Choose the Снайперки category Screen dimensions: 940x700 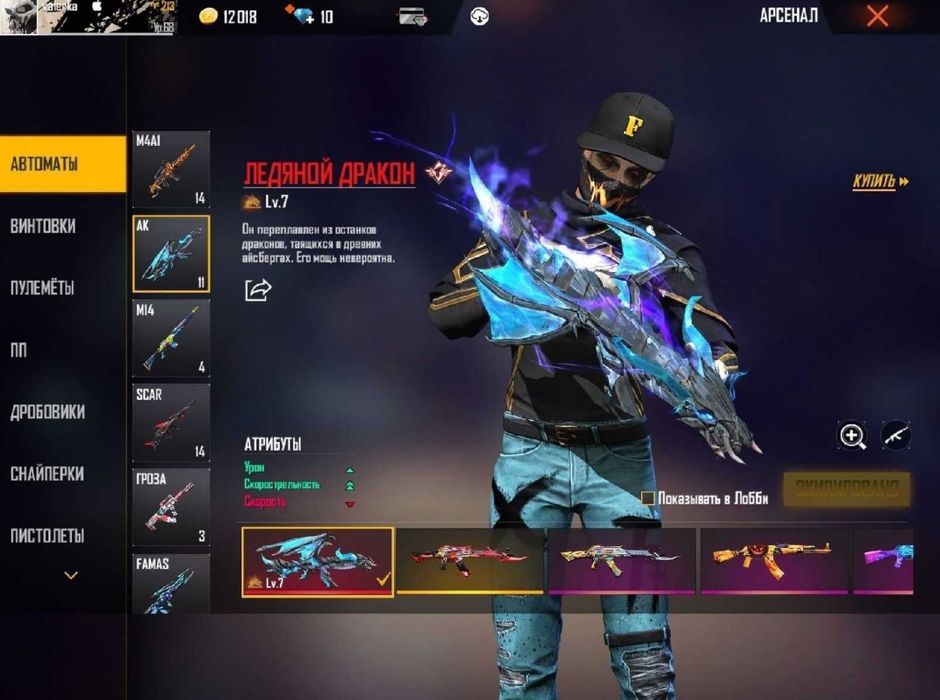(x=62, y=474)
